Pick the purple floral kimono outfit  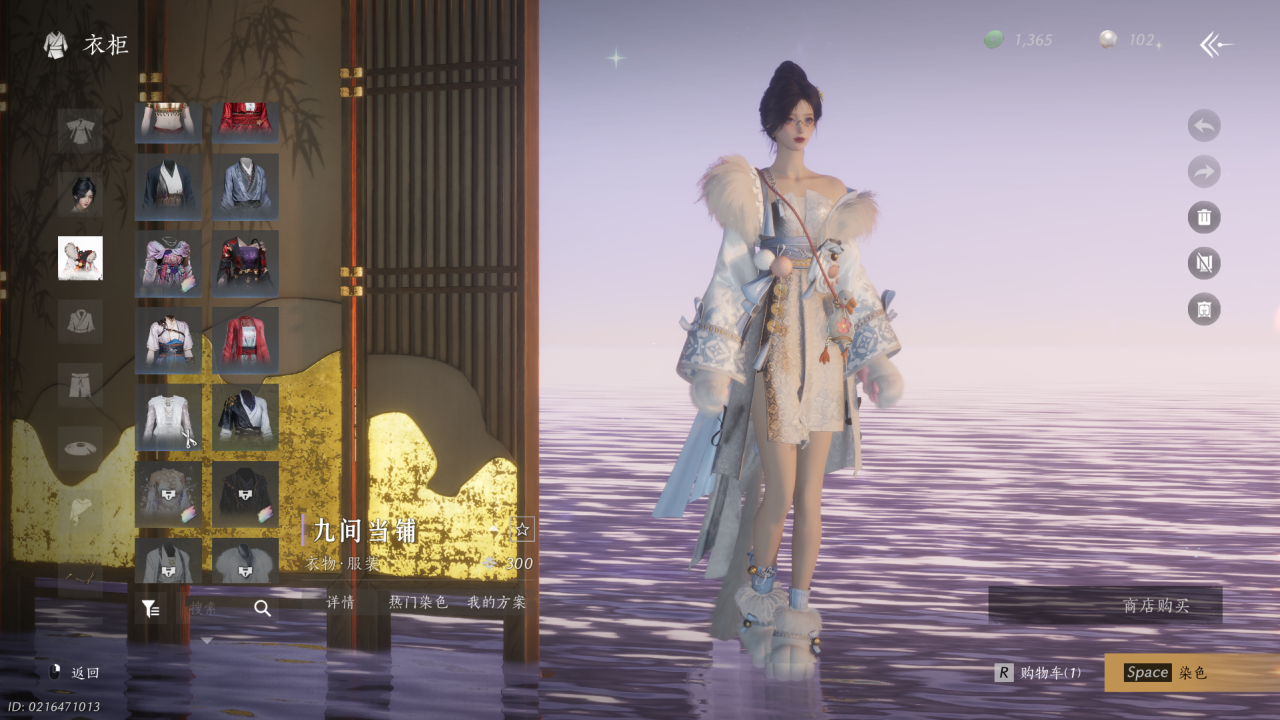tap(168, 264)
